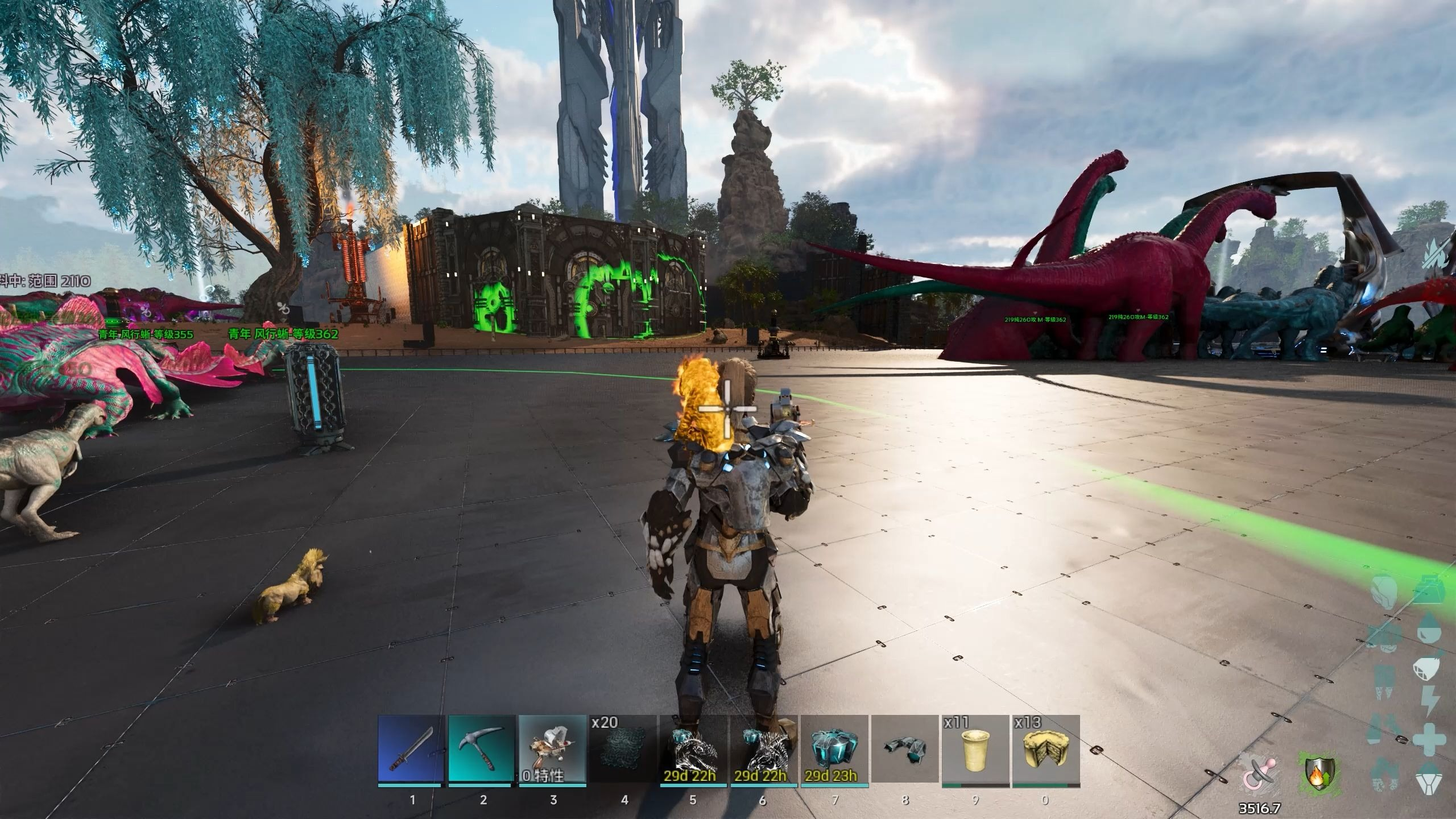This screenshot has width=1456, height=819.
Task: Click the helmet armor status icon
Action: (x=1385, y=593)
